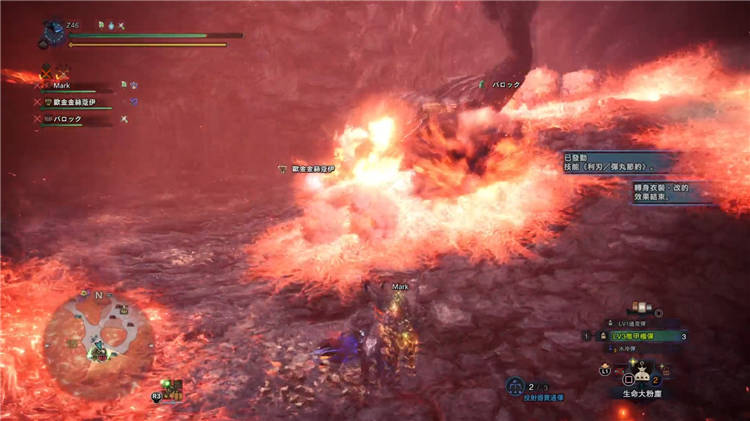The width and height of the screenshot is (750, 421).
Task: Click the Z46 player weapon emblem
Action: (53, 34)
